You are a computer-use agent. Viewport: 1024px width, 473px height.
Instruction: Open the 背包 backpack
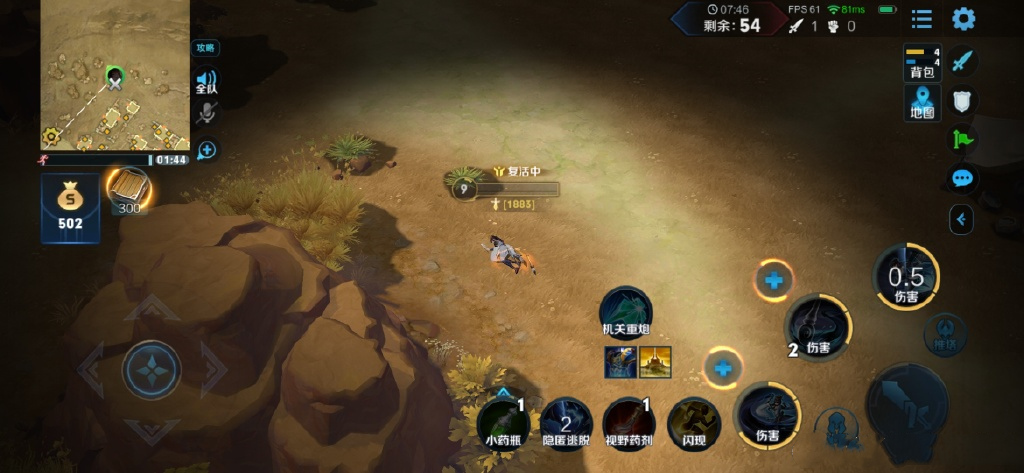(922, 62)
